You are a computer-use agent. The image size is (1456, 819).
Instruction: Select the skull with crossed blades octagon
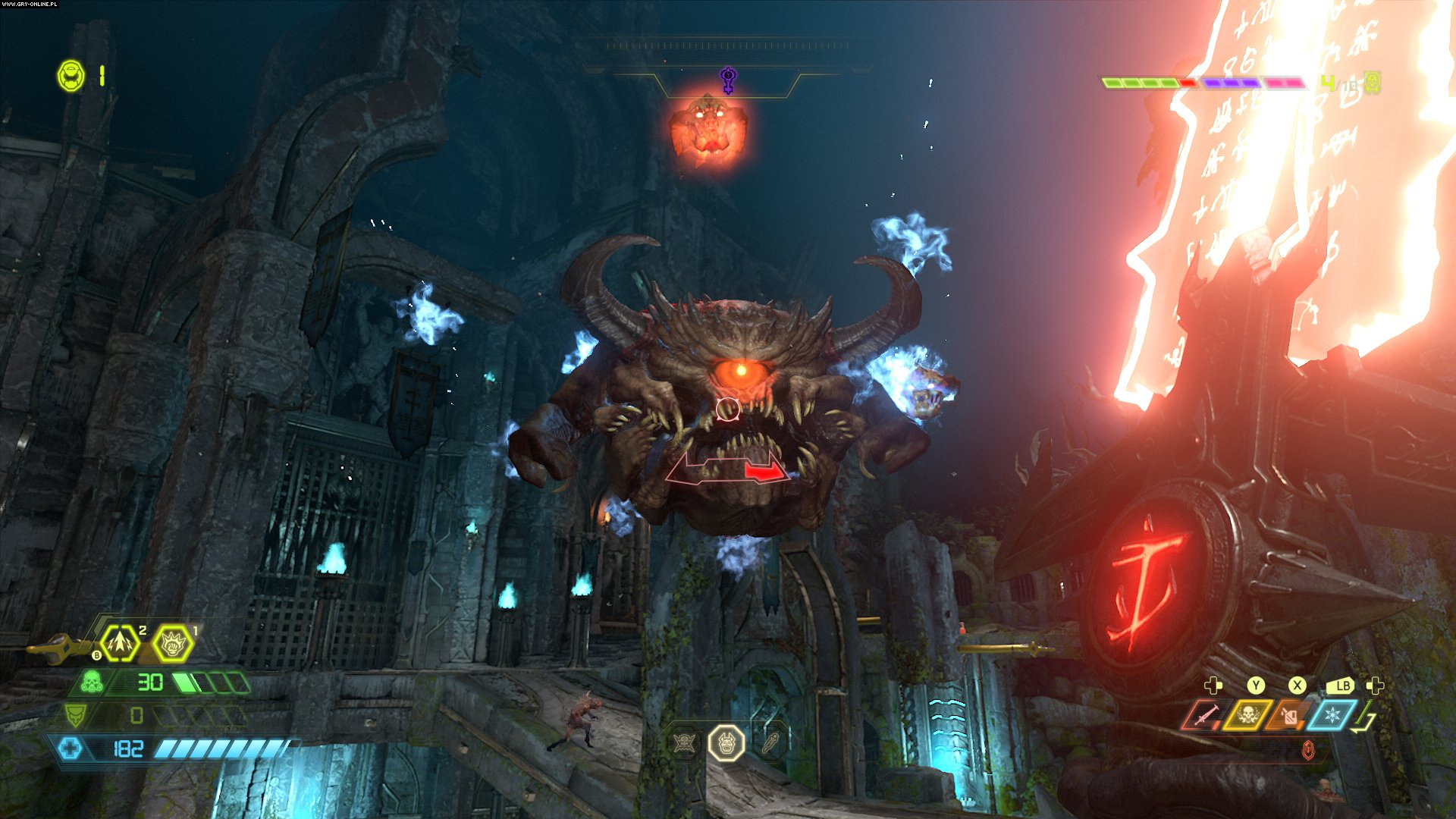click(x=685, y=743)
